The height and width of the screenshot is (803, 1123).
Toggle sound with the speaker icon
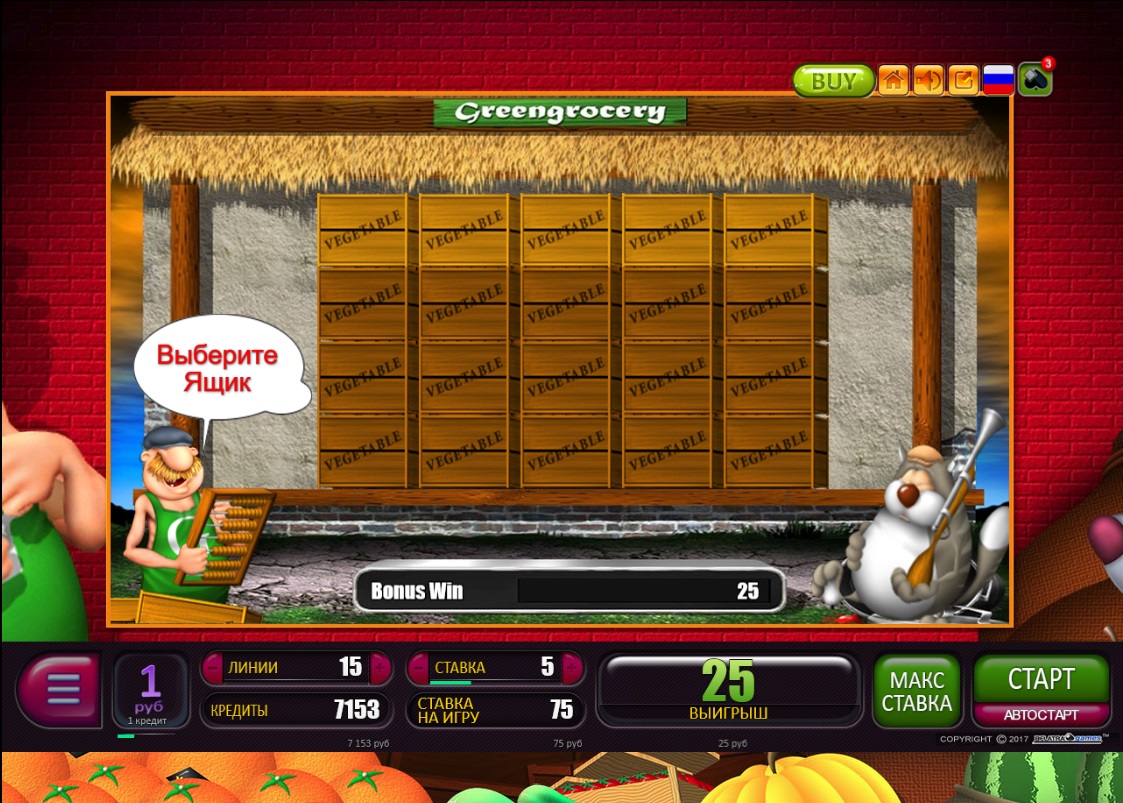tap(928, 80)
